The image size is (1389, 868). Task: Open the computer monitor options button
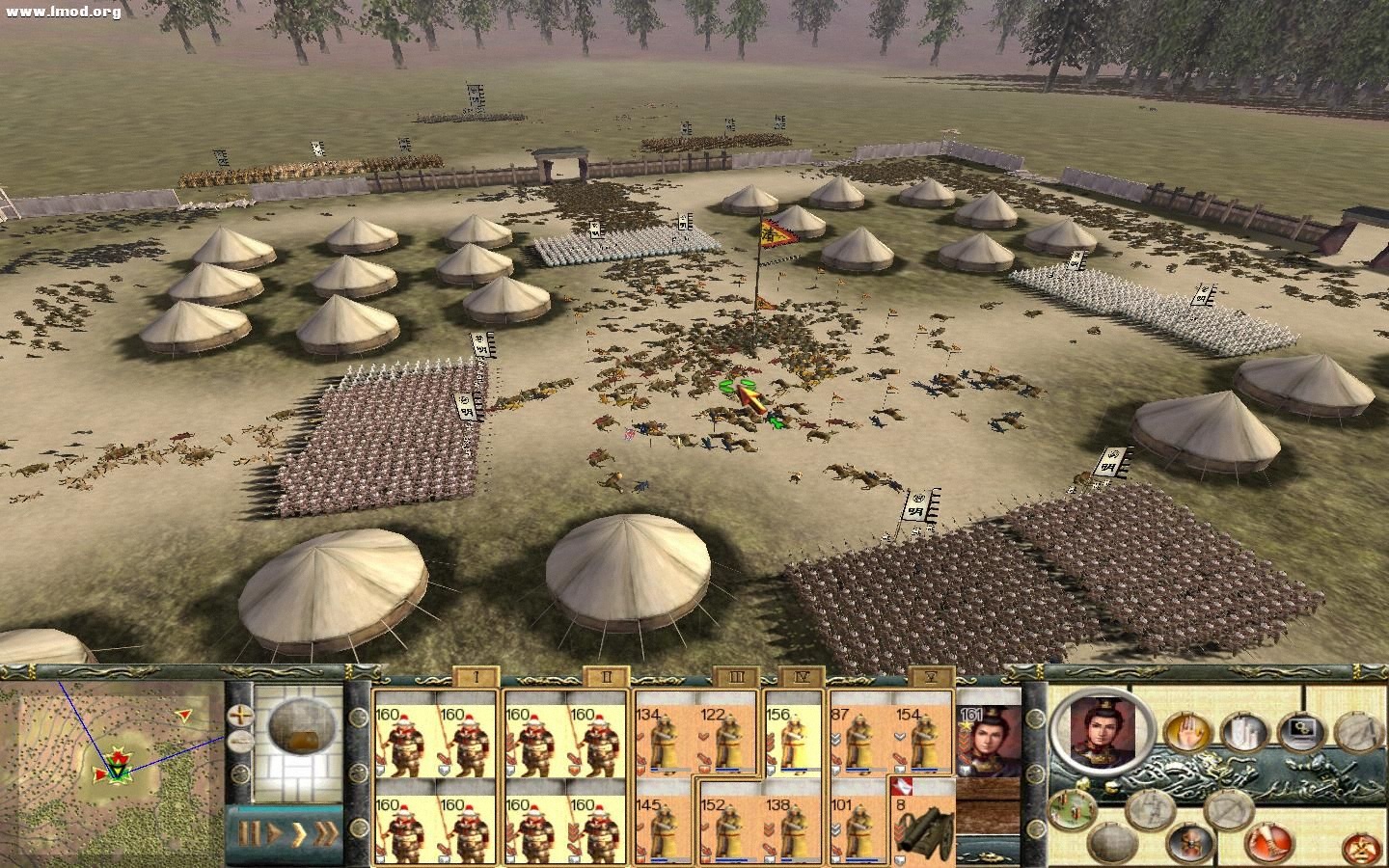pos(1301,732)
